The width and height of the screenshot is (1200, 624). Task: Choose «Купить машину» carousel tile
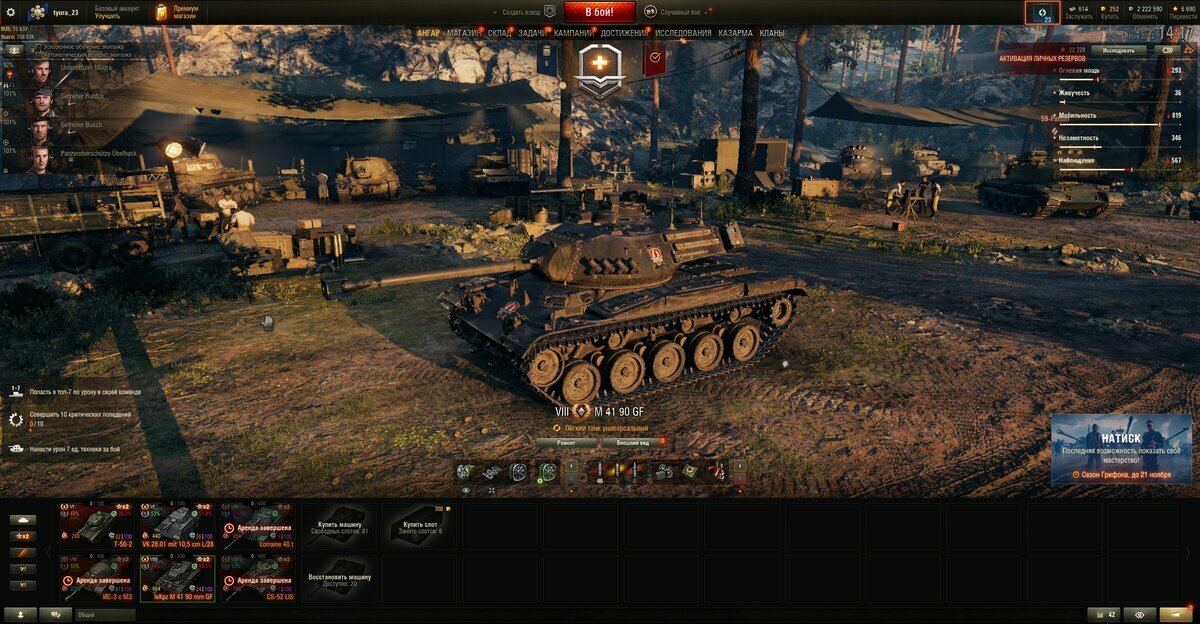point(340,524)
